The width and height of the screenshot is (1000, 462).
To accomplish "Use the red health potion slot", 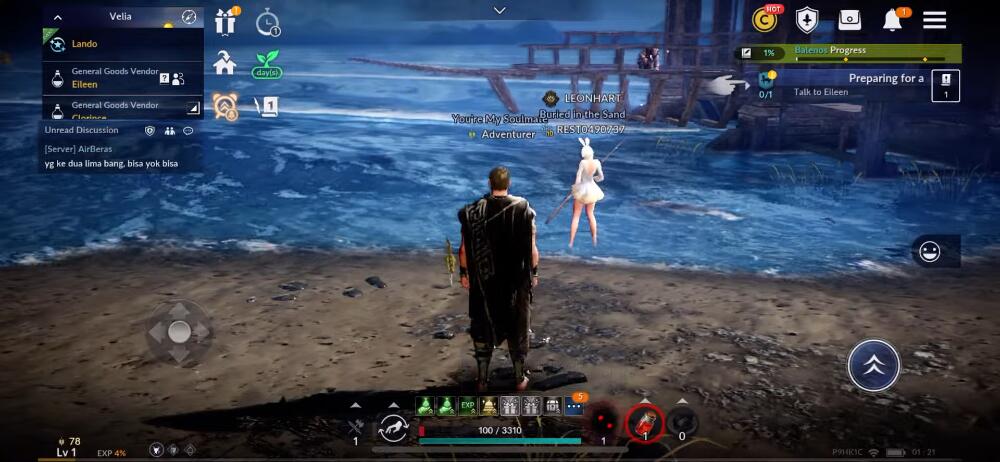I will (645, 423).
